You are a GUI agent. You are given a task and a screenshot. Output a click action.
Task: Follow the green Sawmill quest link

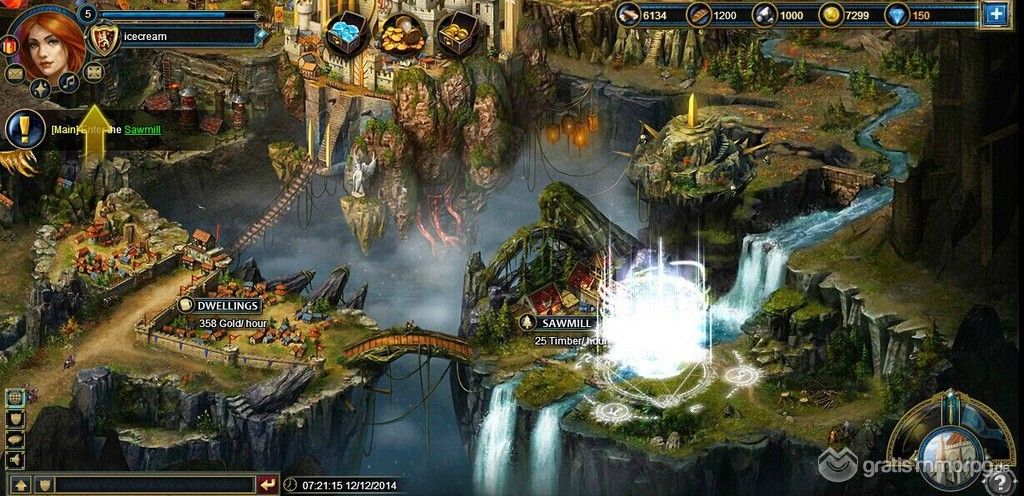(x=142, y=129)
